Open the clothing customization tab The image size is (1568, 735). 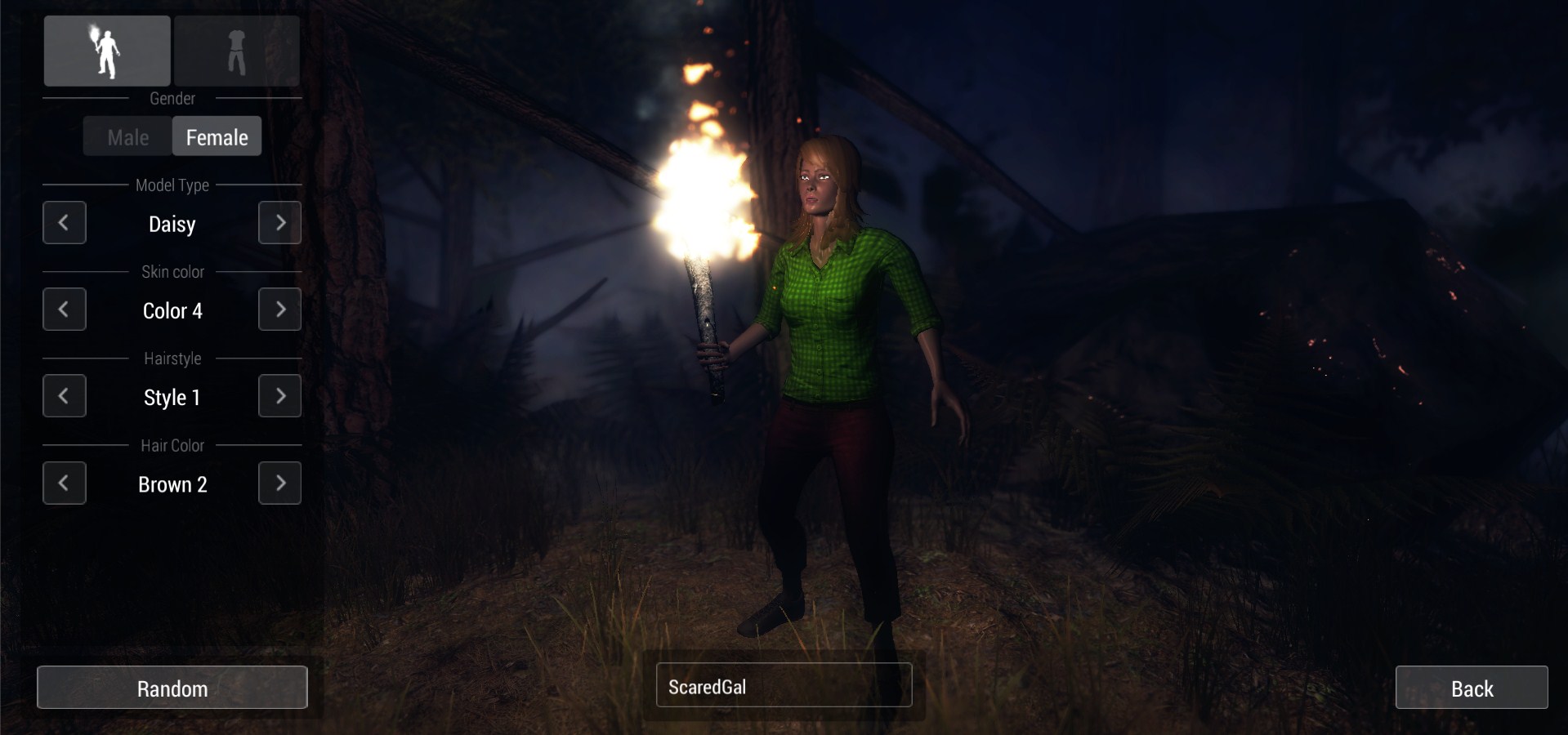pos(237,51)
